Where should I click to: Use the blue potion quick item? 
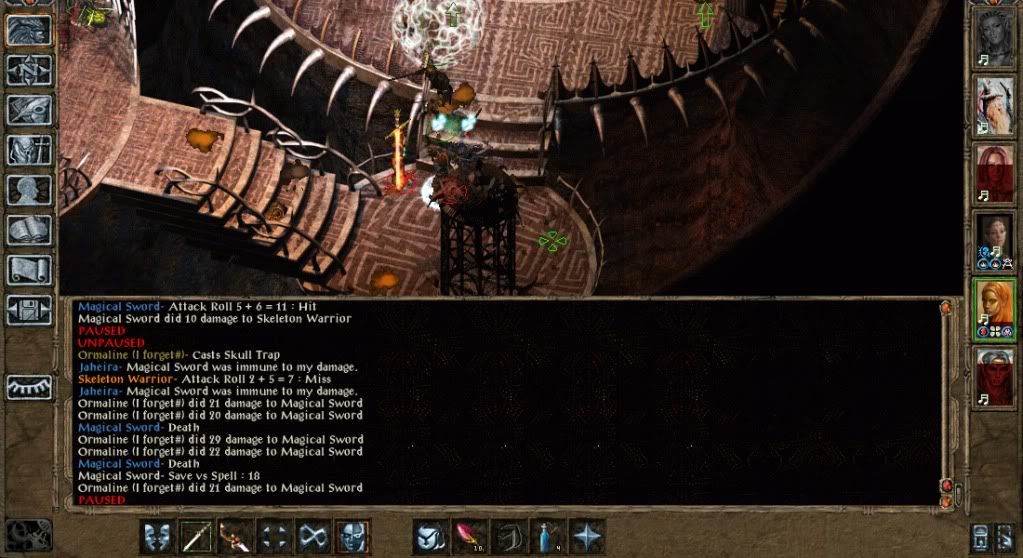point(548,536)
